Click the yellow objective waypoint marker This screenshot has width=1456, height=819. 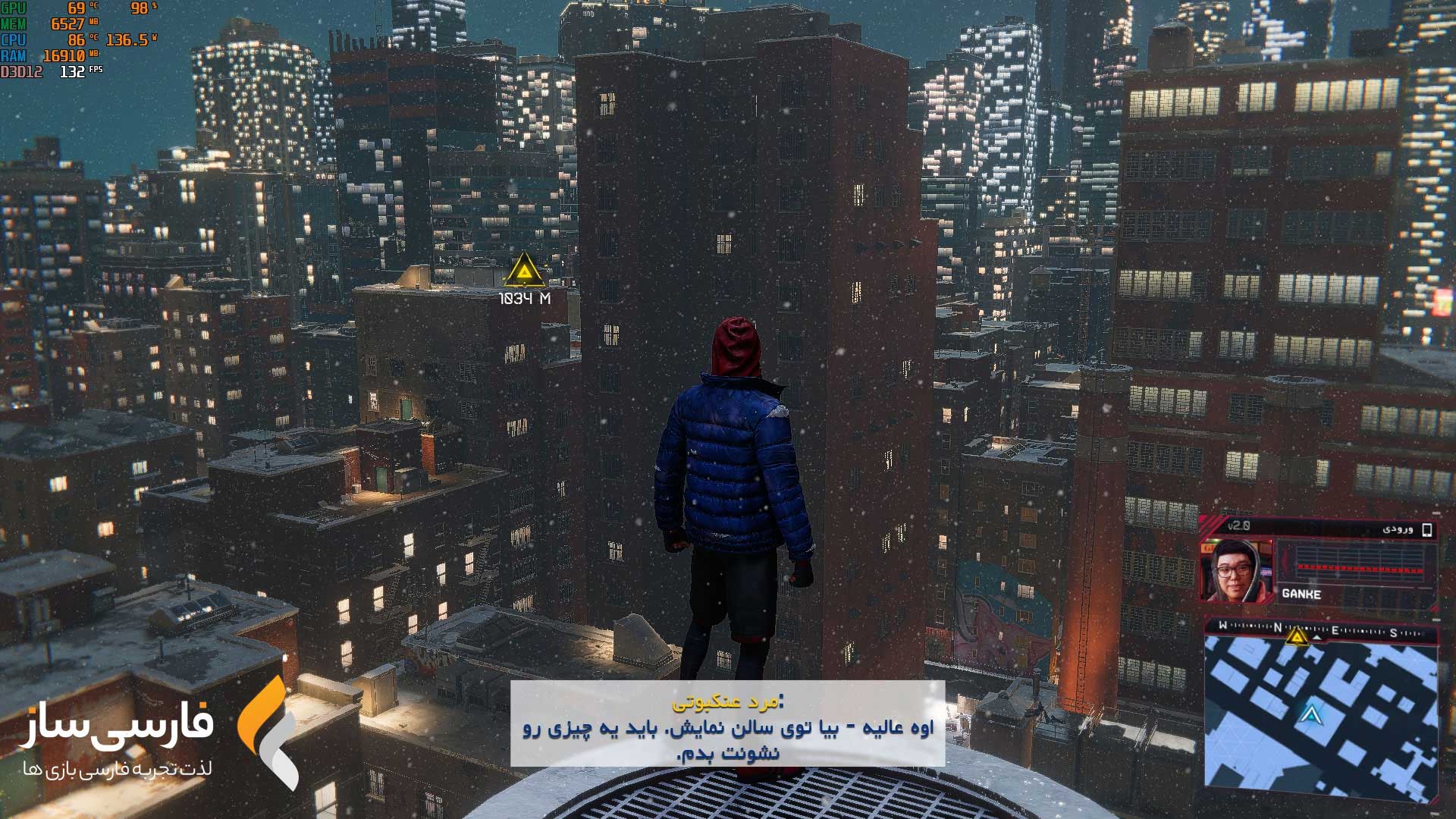(x=523, y=271)
